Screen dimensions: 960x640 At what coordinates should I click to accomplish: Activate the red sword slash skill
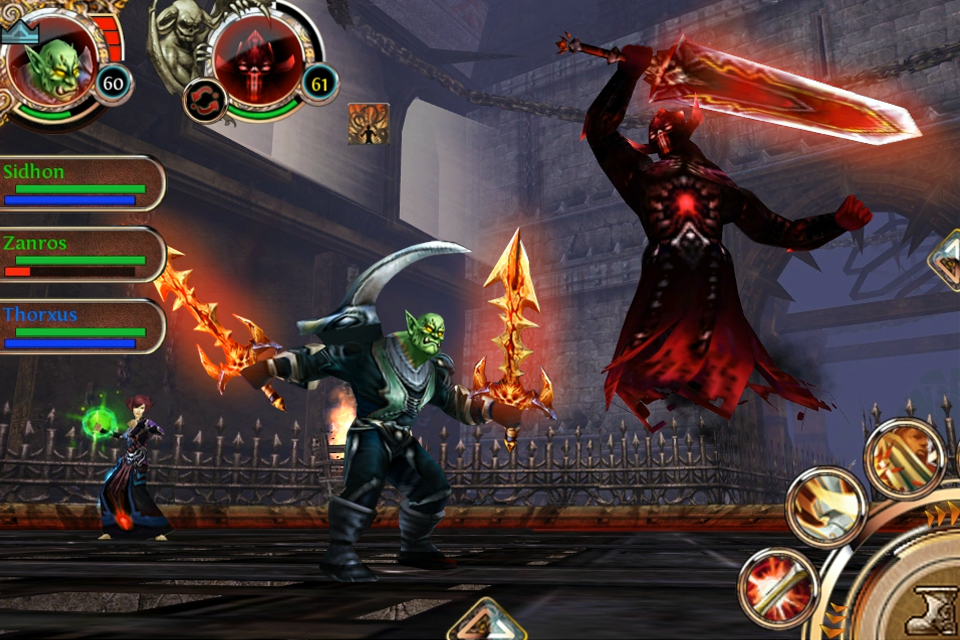click(778, 587)
